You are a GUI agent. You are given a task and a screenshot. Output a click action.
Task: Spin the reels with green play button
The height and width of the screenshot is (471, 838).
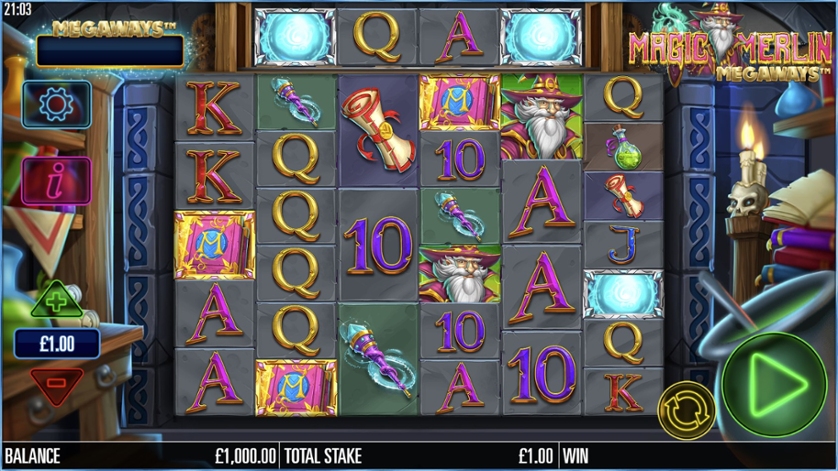[774, 381]
